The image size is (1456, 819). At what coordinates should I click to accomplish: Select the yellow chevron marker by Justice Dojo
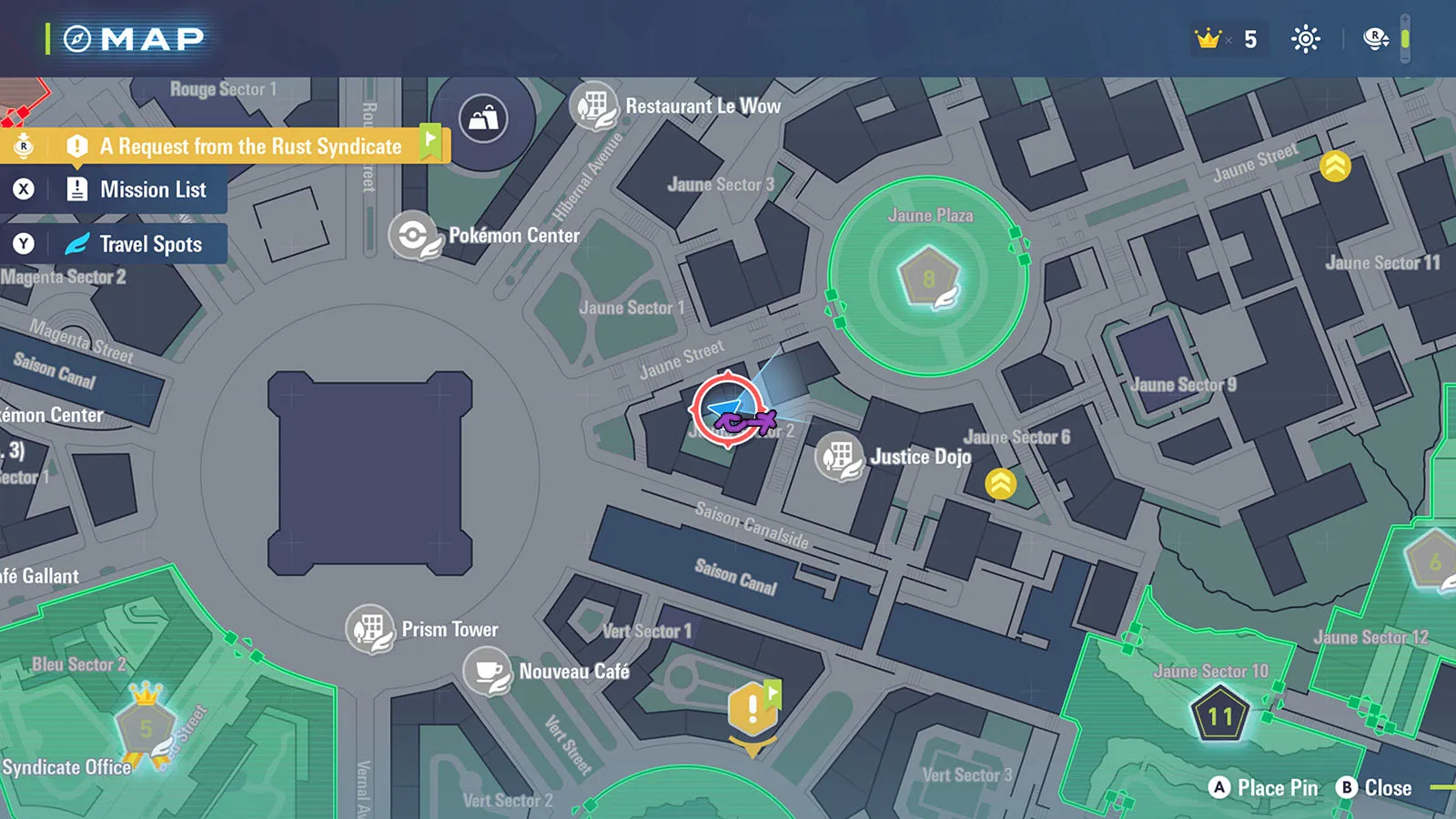coord(1001,483)
